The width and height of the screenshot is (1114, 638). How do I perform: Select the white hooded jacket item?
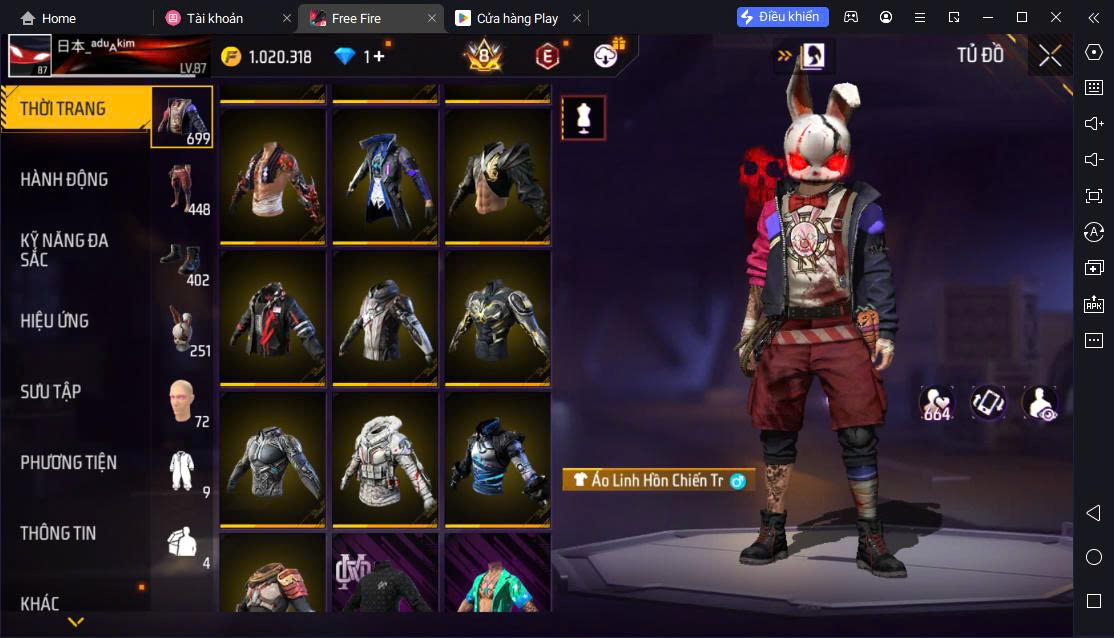tap(385, 457)
